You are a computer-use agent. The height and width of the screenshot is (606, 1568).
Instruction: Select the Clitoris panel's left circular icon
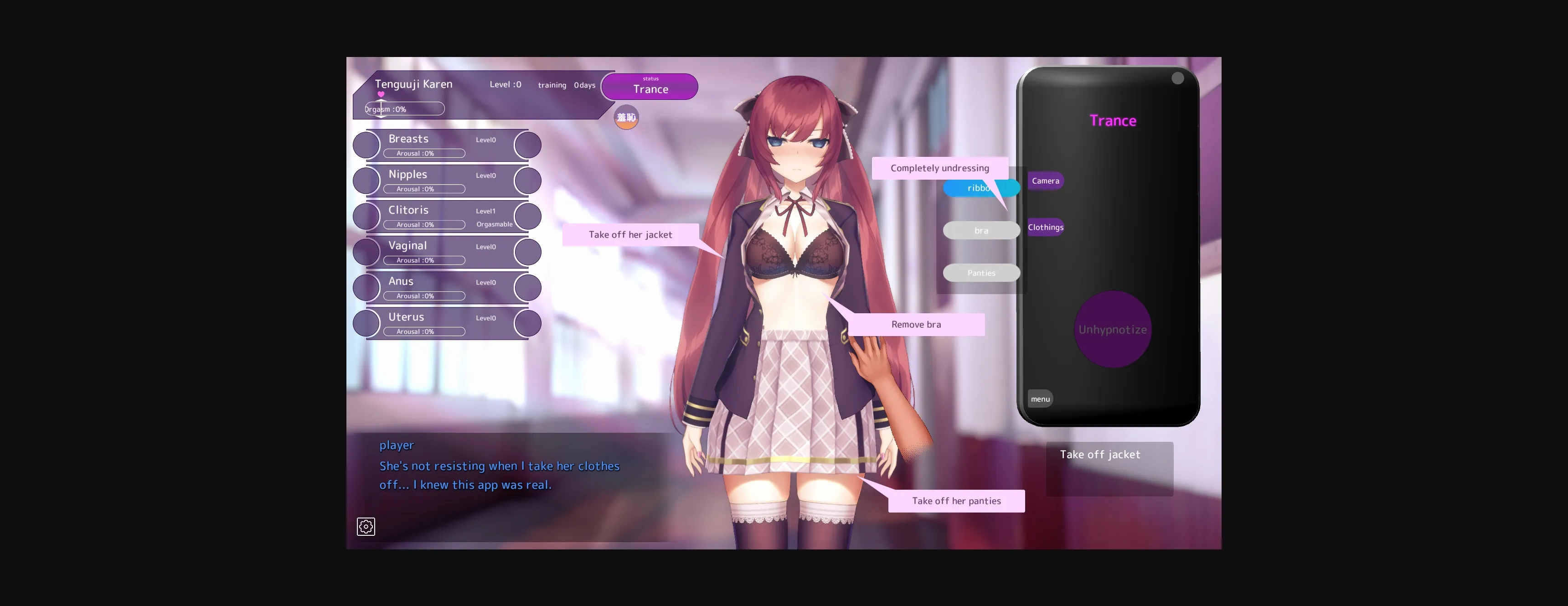[x=366, y=216]
